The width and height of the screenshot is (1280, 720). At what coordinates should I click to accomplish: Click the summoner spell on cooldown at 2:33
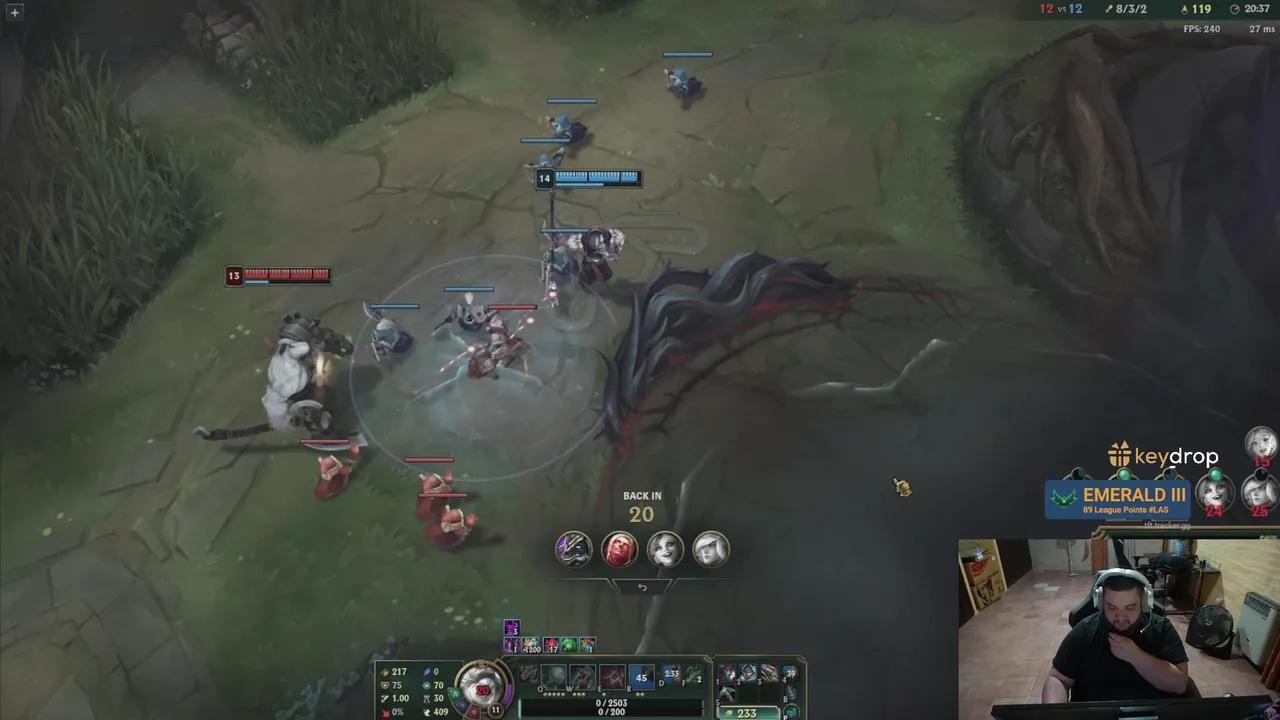(670, 674)
